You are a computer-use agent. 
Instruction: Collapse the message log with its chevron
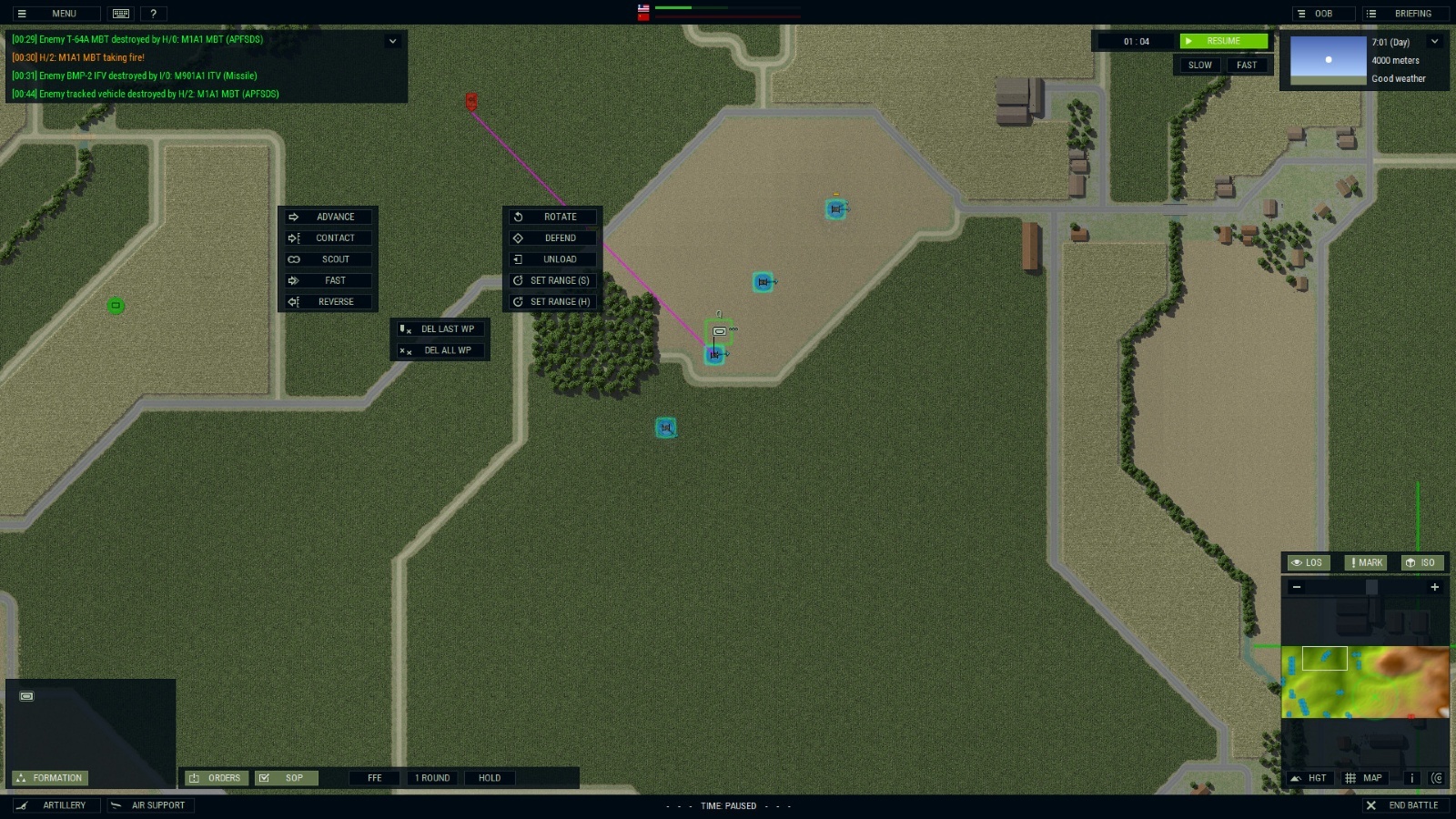393,40
